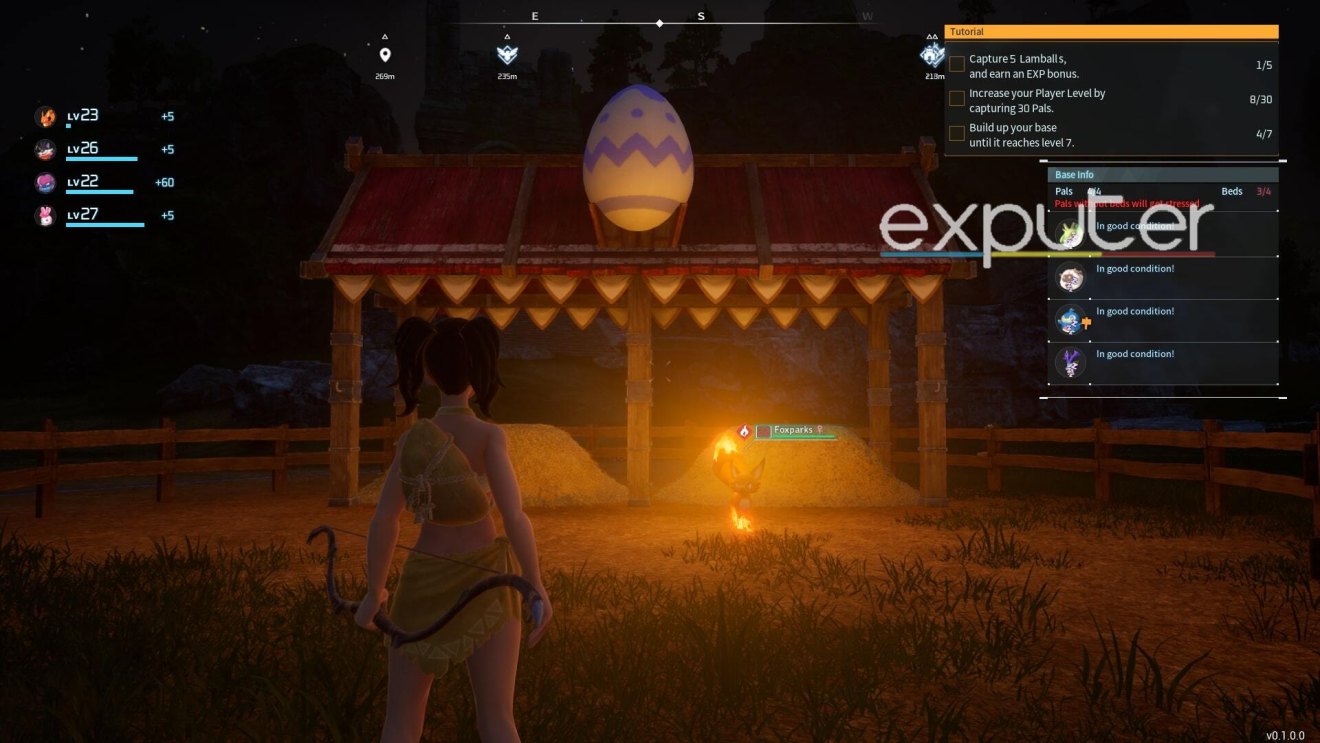Screen dimensions: 1320x743
Task: Select the LV26 Pal portrait in party list
Action: tap(45, 148)
